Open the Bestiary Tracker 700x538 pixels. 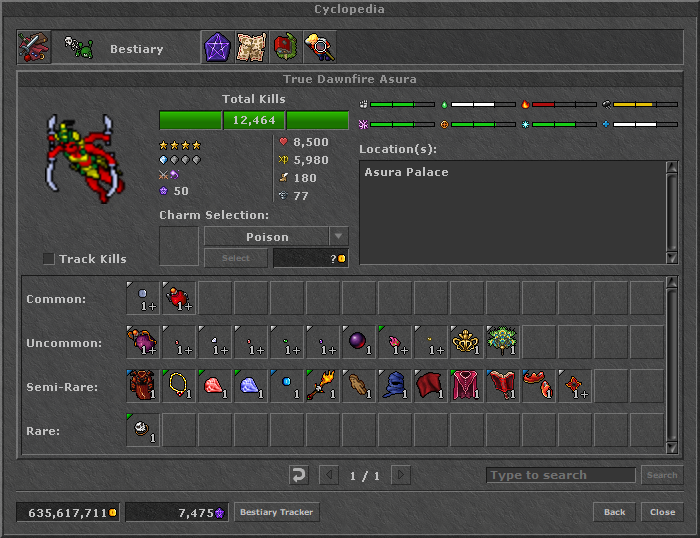(276, 512)
